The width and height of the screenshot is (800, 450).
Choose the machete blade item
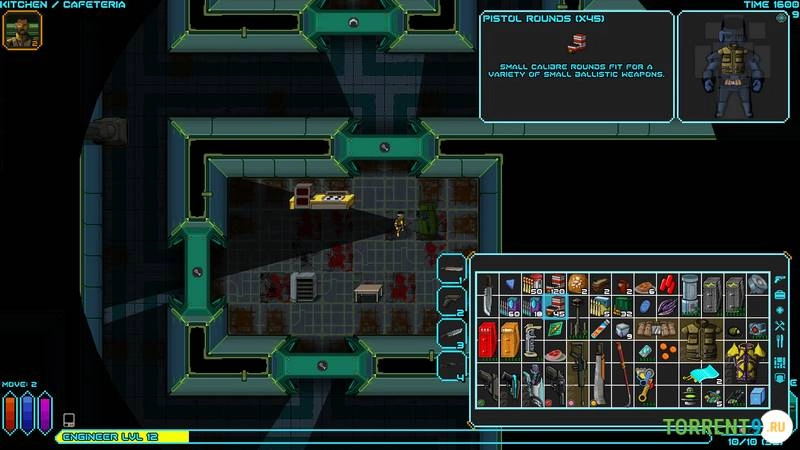click(599, 378)
